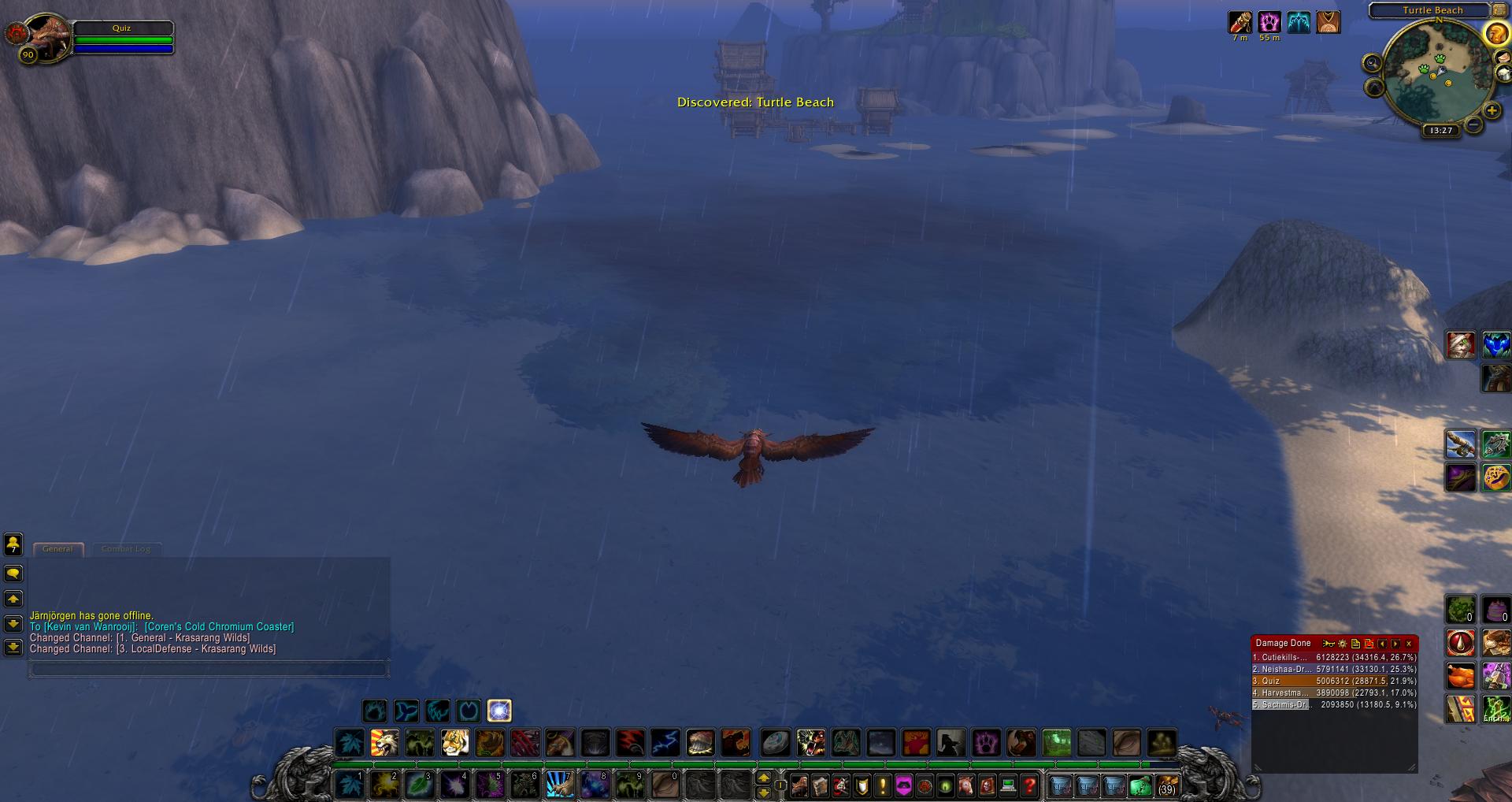Zoom out the minimap with minus button
This screenshot has width=1512, height=802.
point(1473,124)
